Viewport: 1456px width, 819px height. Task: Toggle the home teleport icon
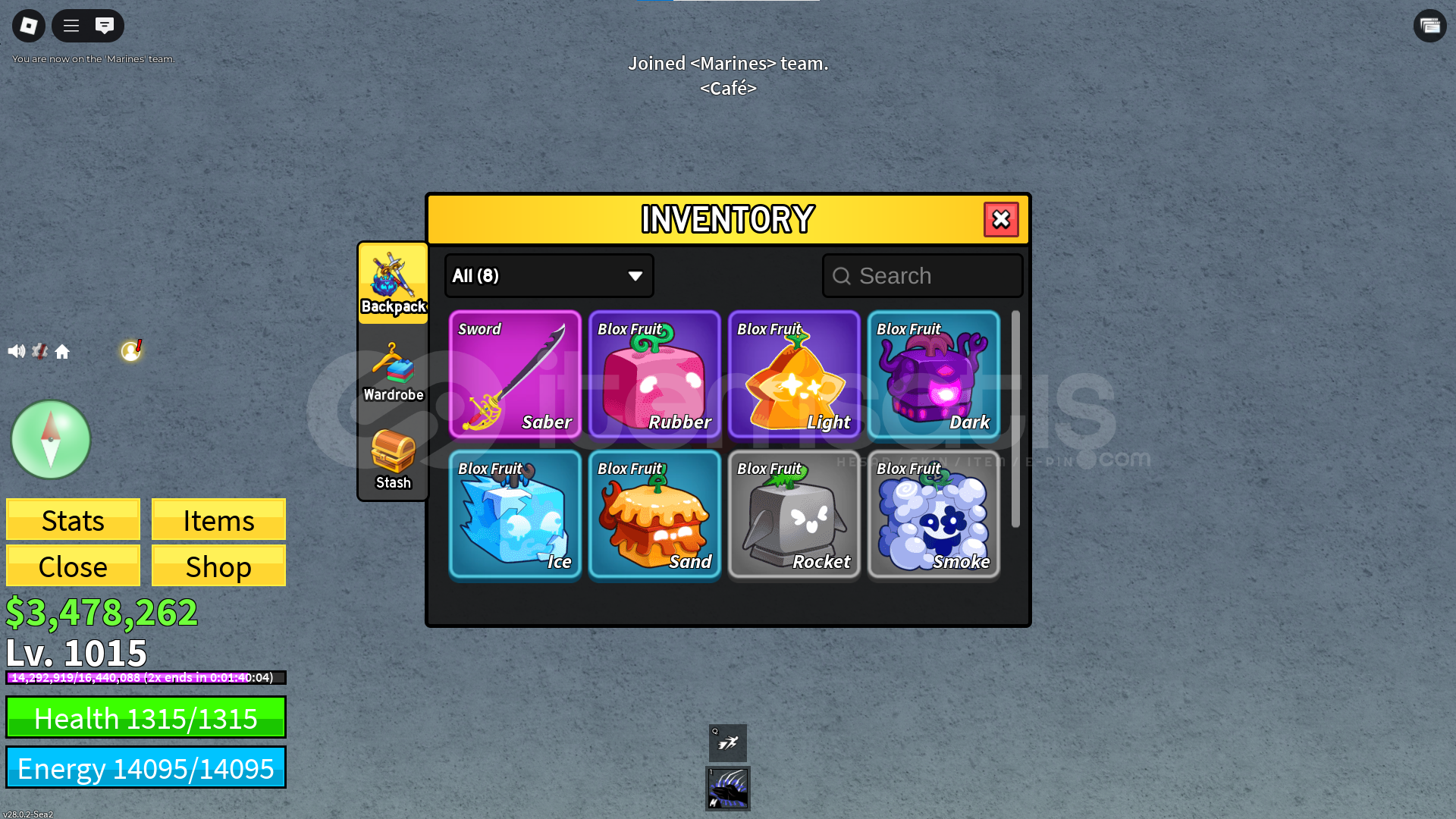pos(64,350)
